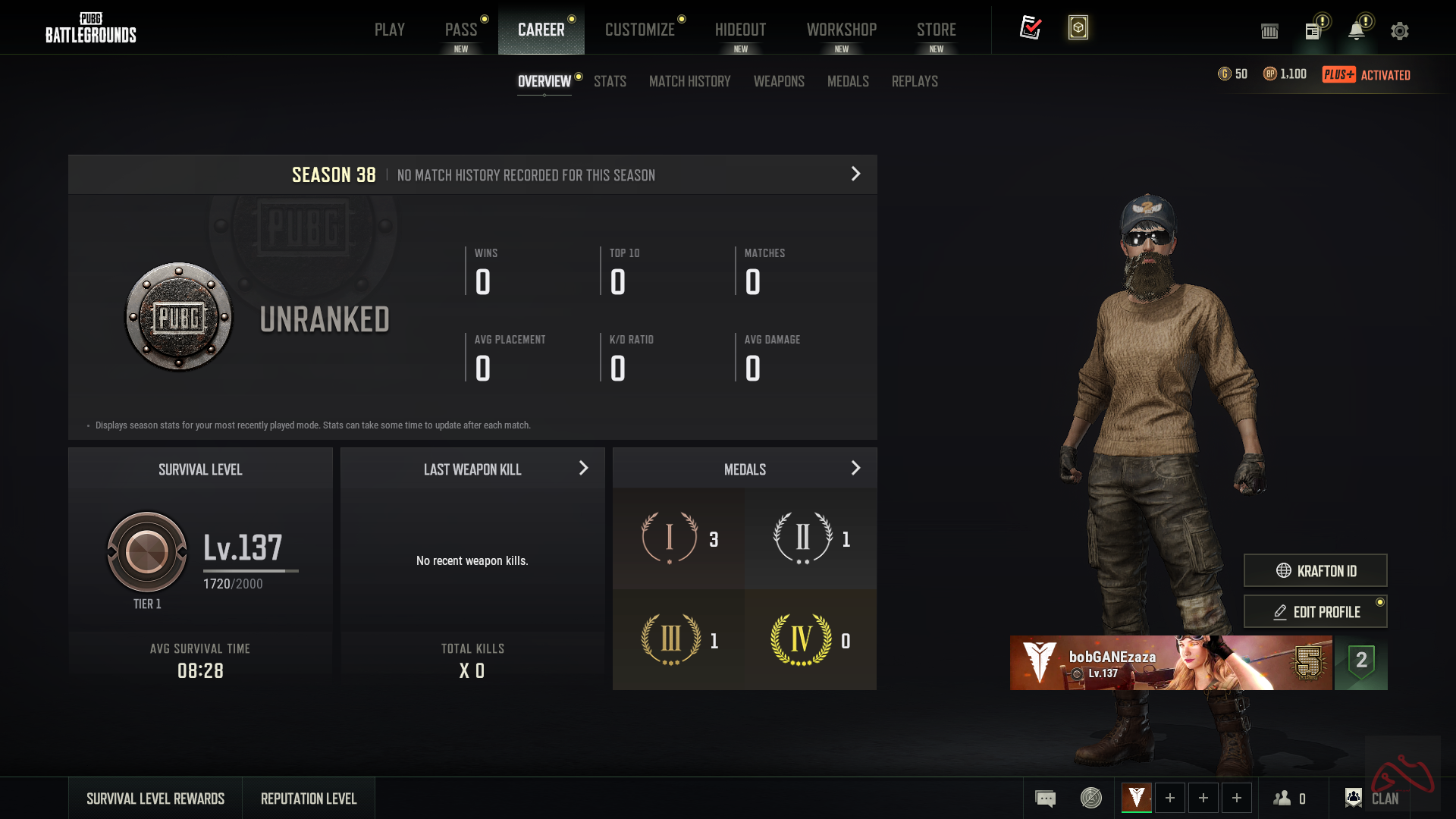Expand the Season 38 details chevron

pos(855,174)
